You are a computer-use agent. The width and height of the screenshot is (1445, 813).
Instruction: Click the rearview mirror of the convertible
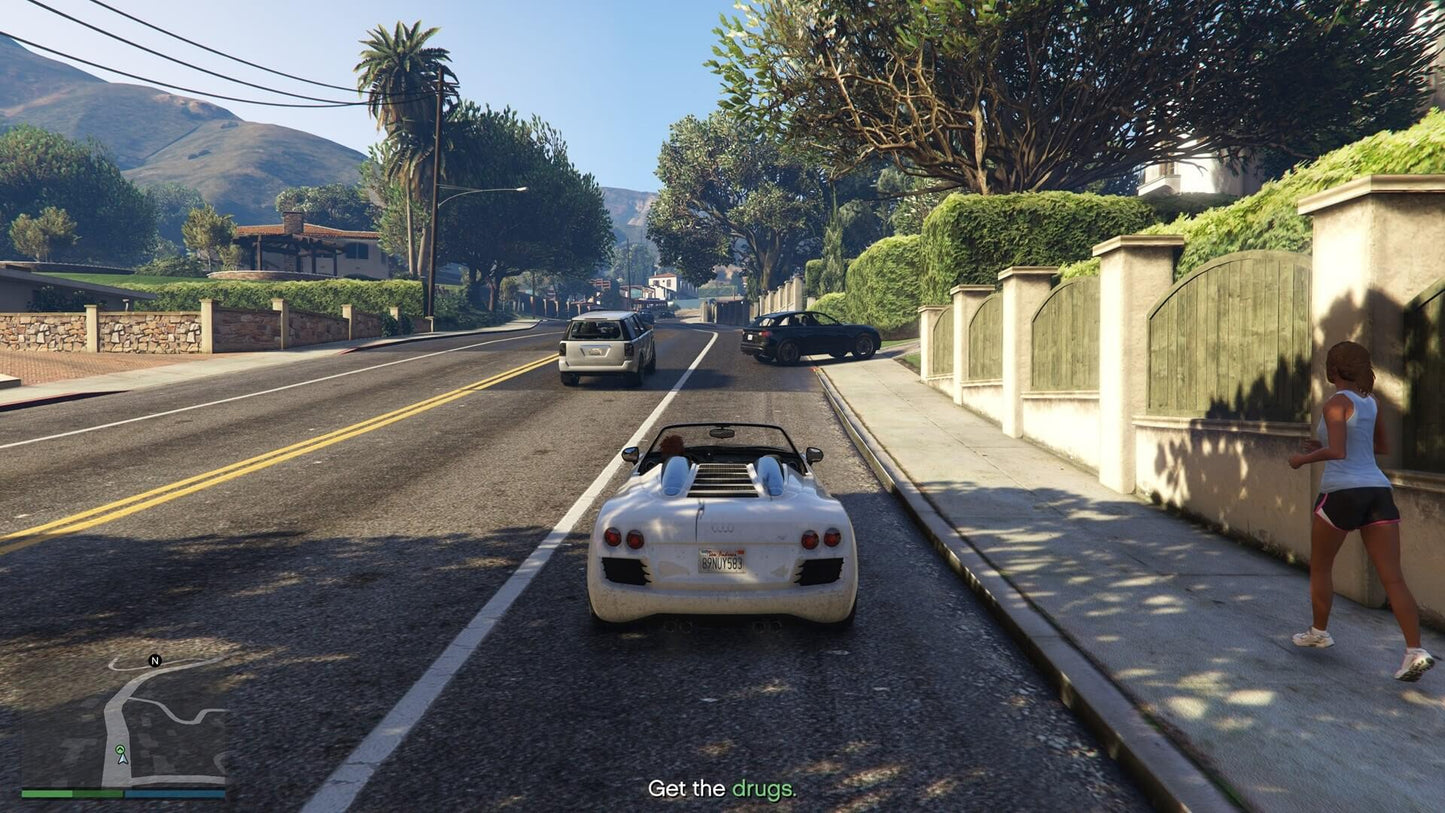[x=720, y=432]
